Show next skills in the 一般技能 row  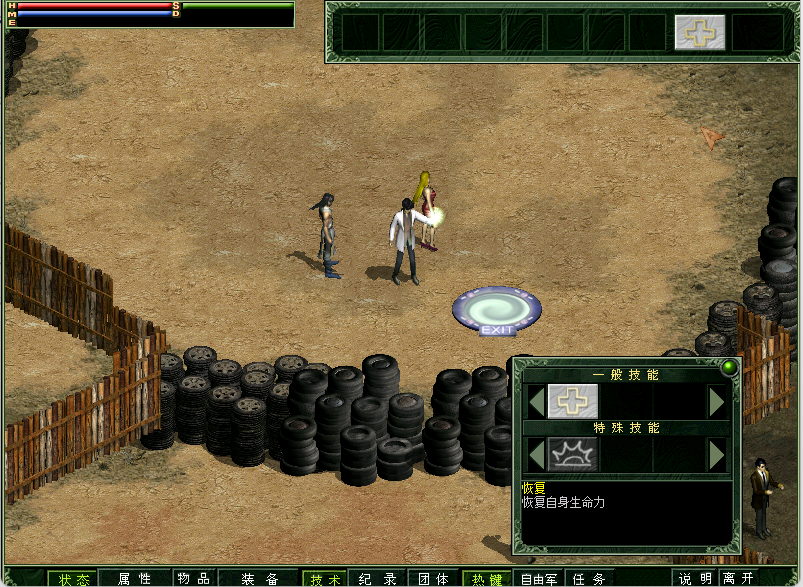tap(716, 401)
